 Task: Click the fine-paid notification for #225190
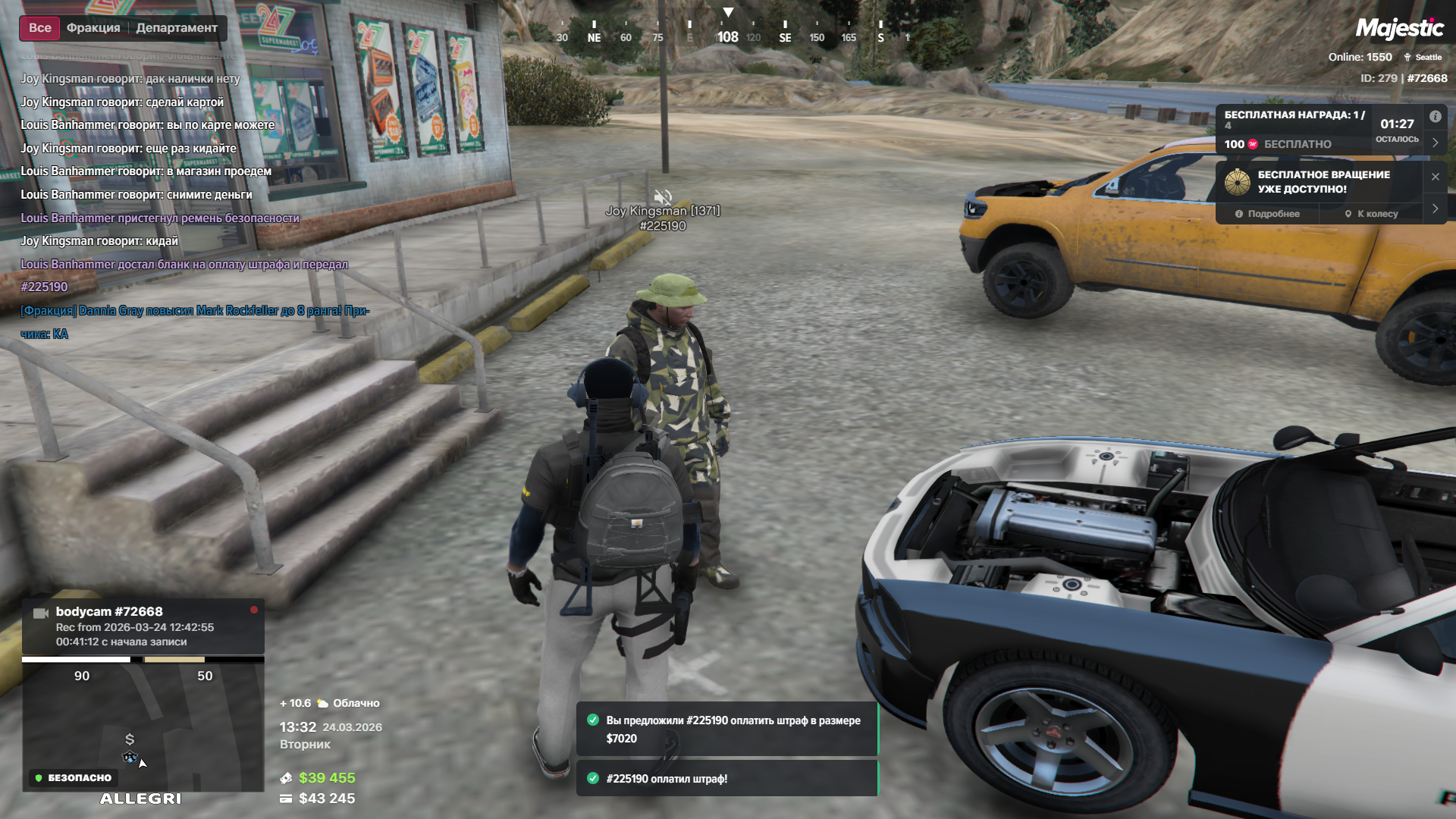(726, 779)
